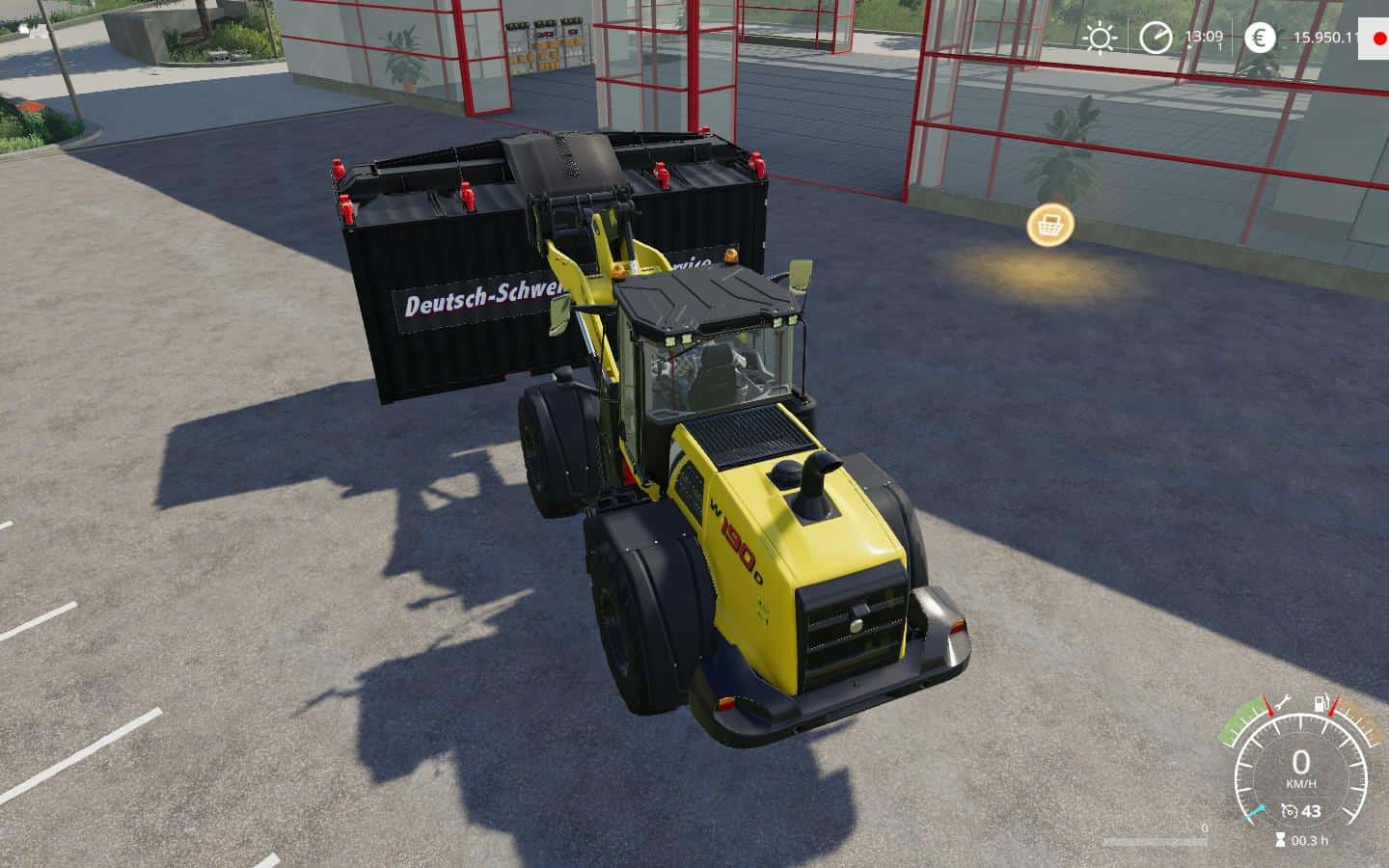Click the cyan speedometer needle
The height and width of the screenshot is (868, 1389).
pos(1256,811)
